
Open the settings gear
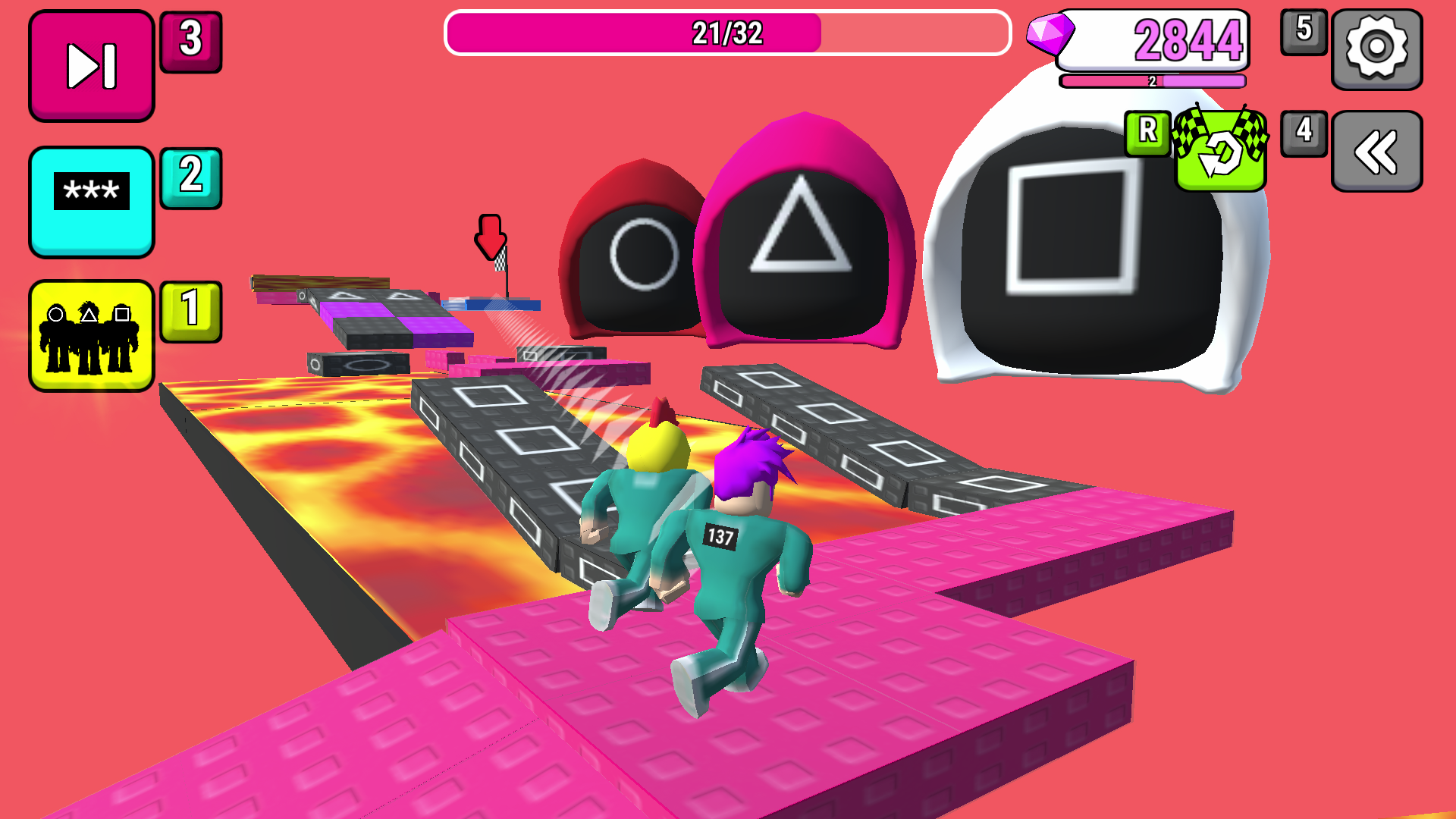1379,49
